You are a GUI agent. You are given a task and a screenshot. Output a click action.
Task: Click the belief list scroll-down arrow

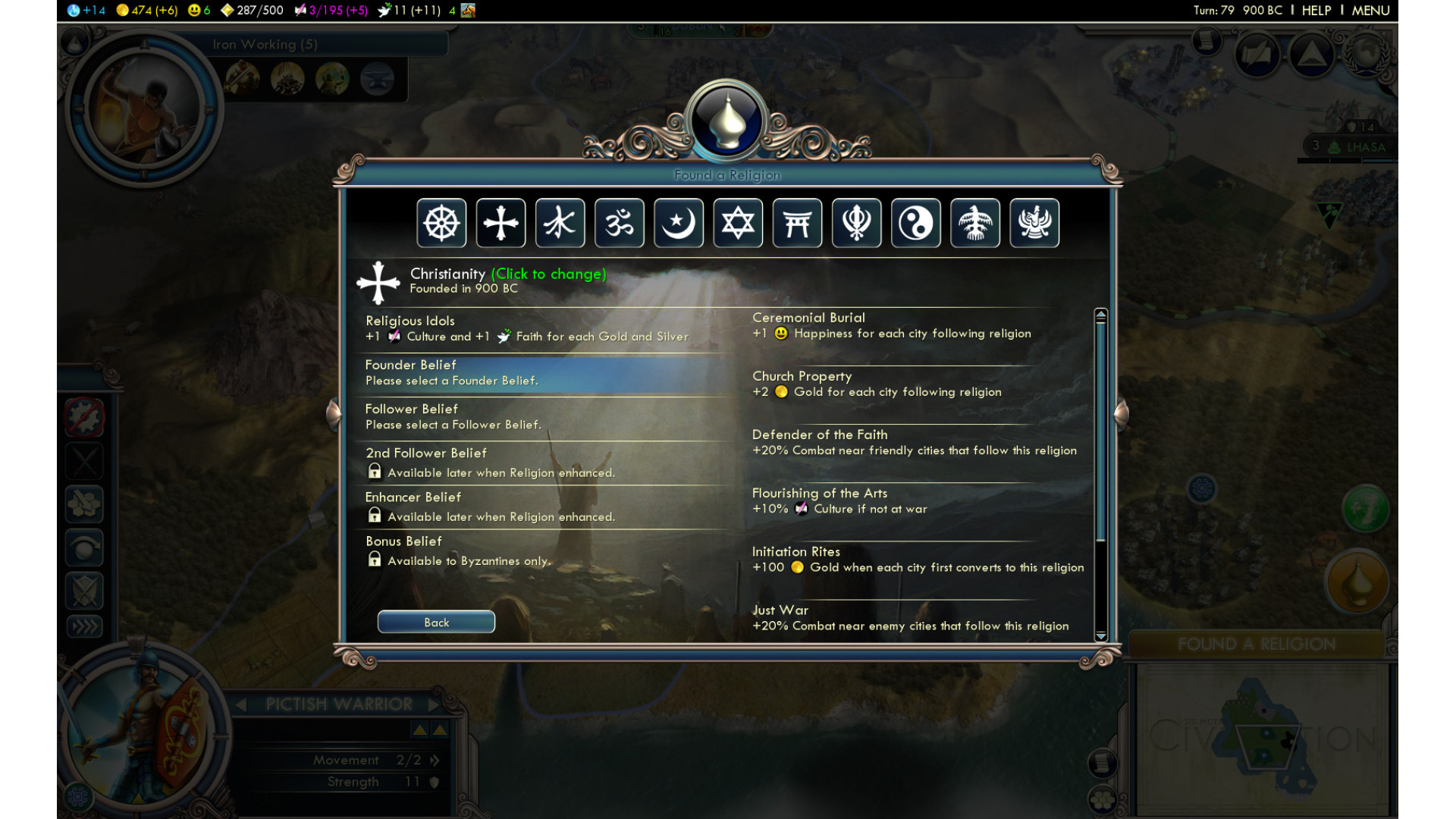pyautogui.click(x=1101, y=636)
